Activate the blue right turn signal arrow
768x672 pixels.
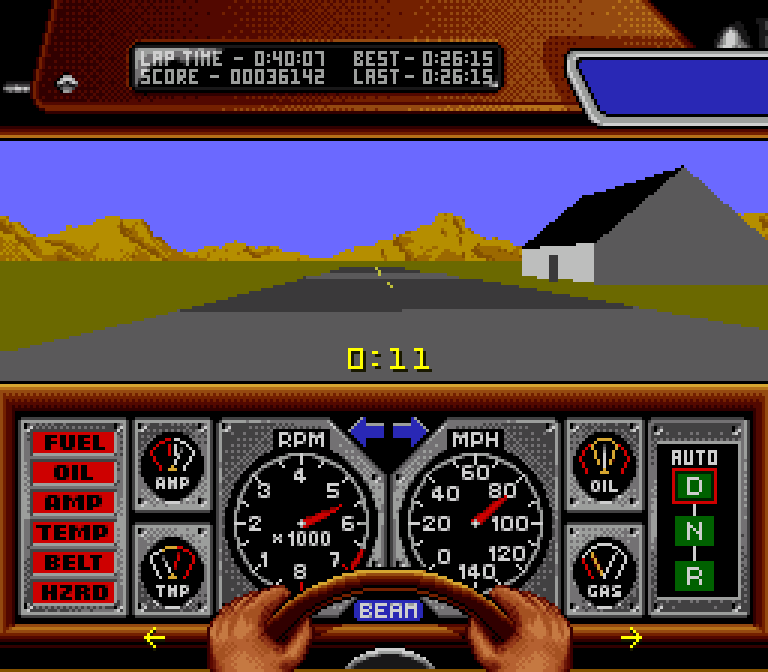point(410,432)
